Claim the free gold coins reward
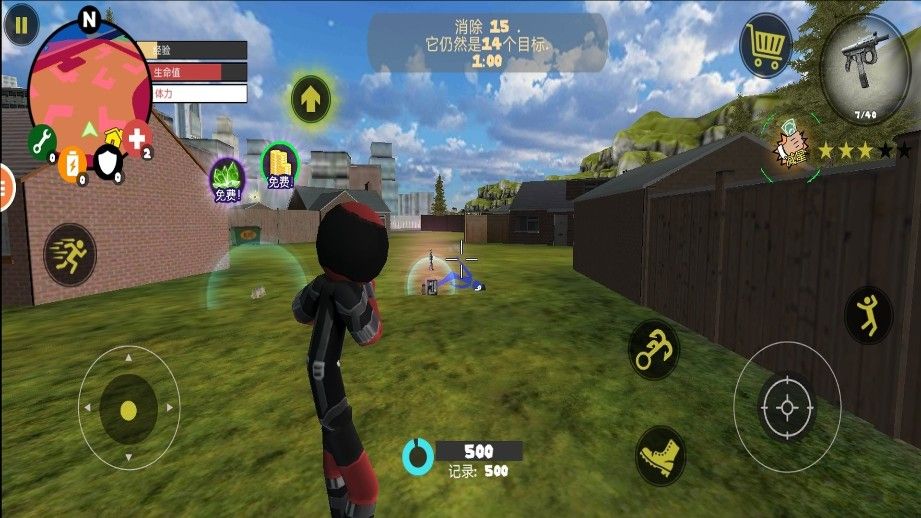The width and height of the screenshot is (921, 518). tap(279, 164)
